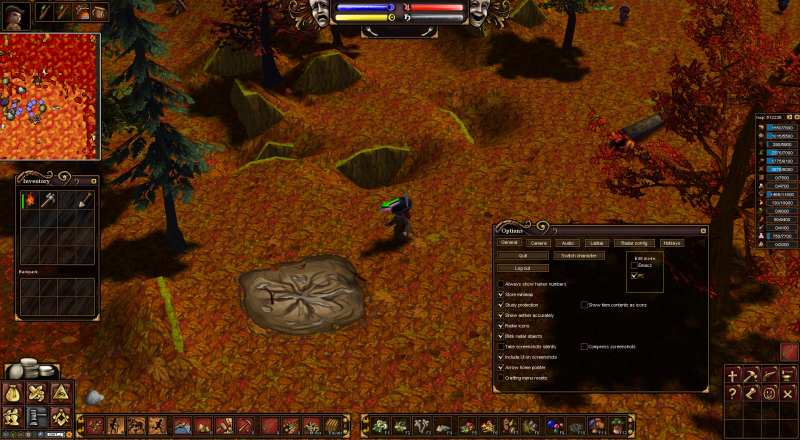This screenshot has width=800, height=440.
Task: Switch to the Radar config tab
Action: (x=634, y=242)
